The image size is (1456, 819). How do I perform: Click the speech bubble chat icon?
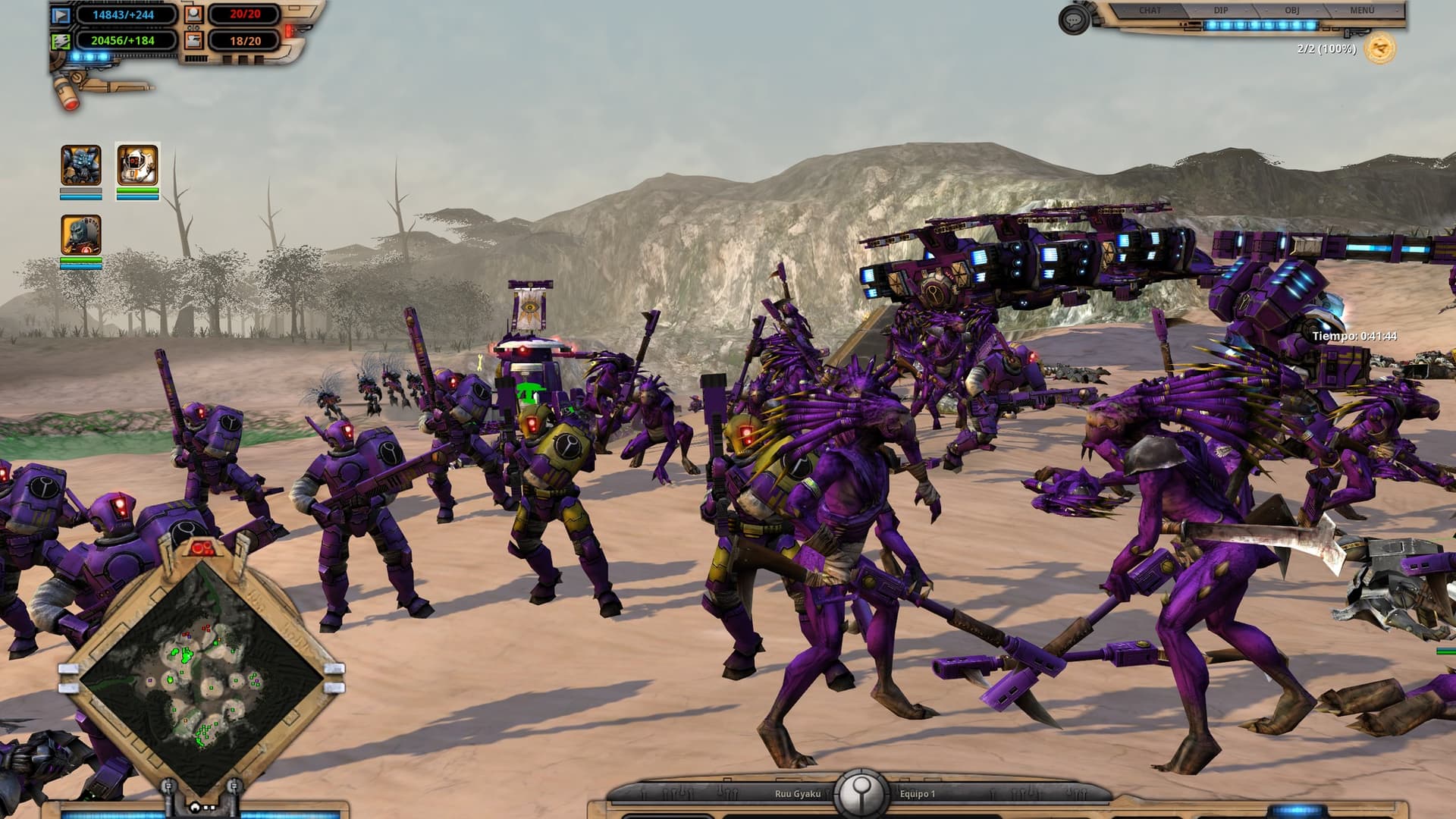point(1073,20)
